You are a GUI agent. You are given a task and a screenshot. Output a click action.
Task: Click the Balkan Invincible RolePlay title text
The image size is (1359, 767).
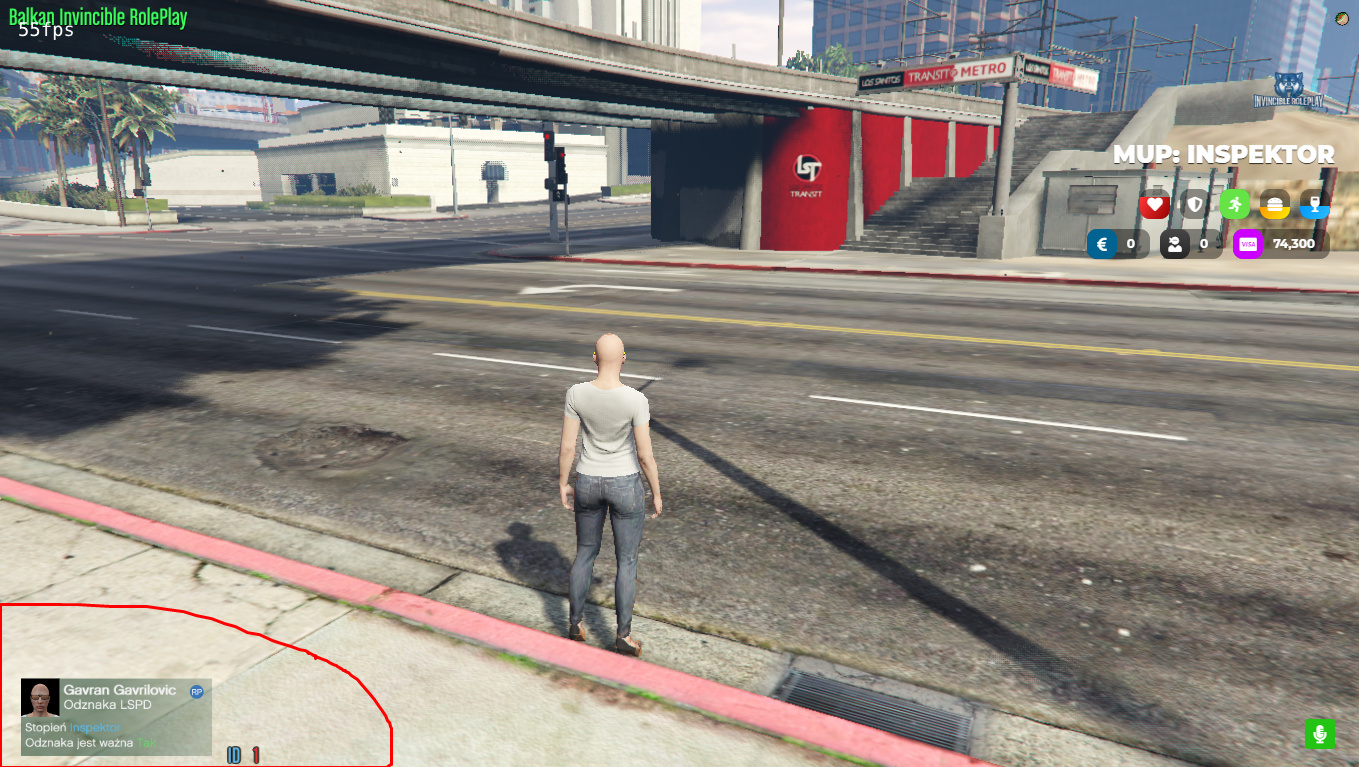pos(95,17)
